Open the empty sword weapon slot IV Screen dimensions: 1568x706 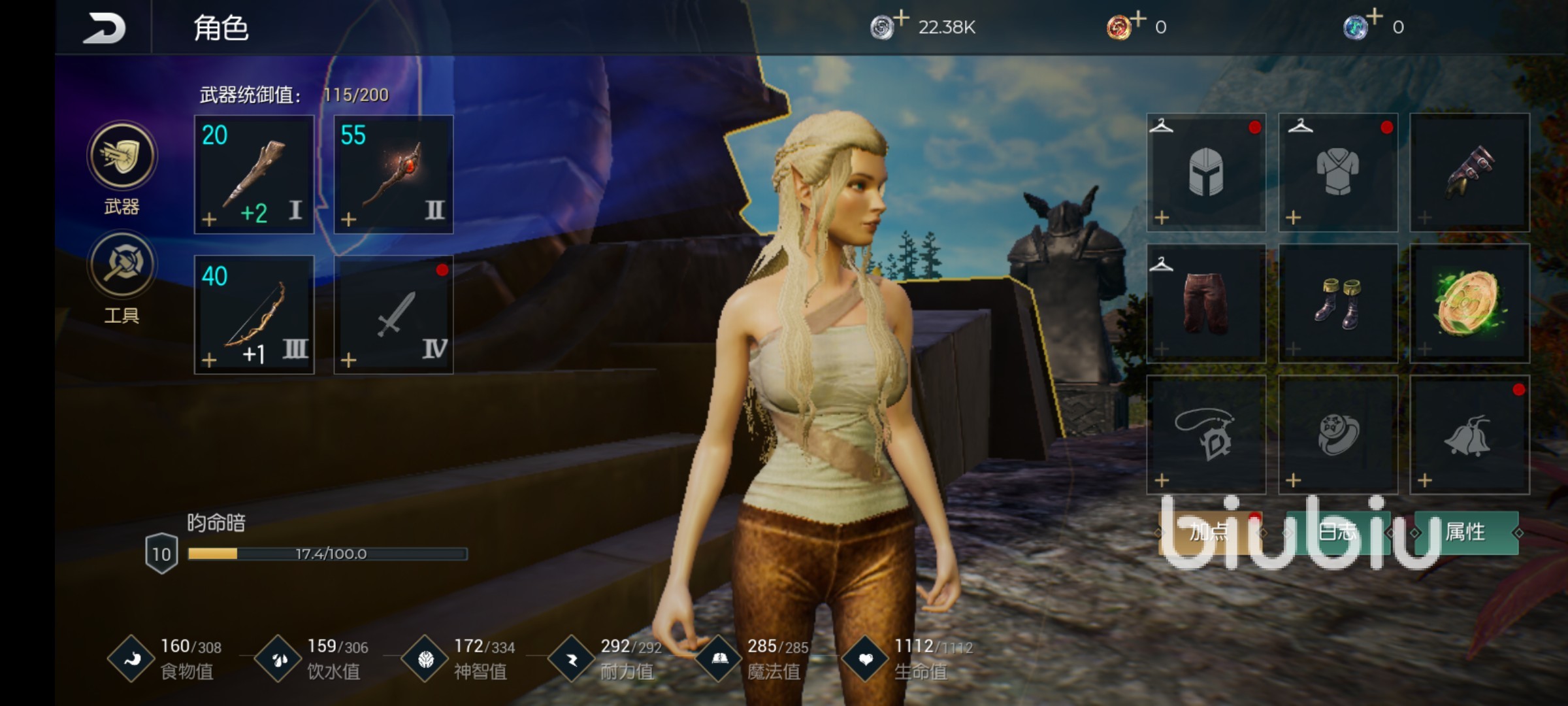coord(393,314)
